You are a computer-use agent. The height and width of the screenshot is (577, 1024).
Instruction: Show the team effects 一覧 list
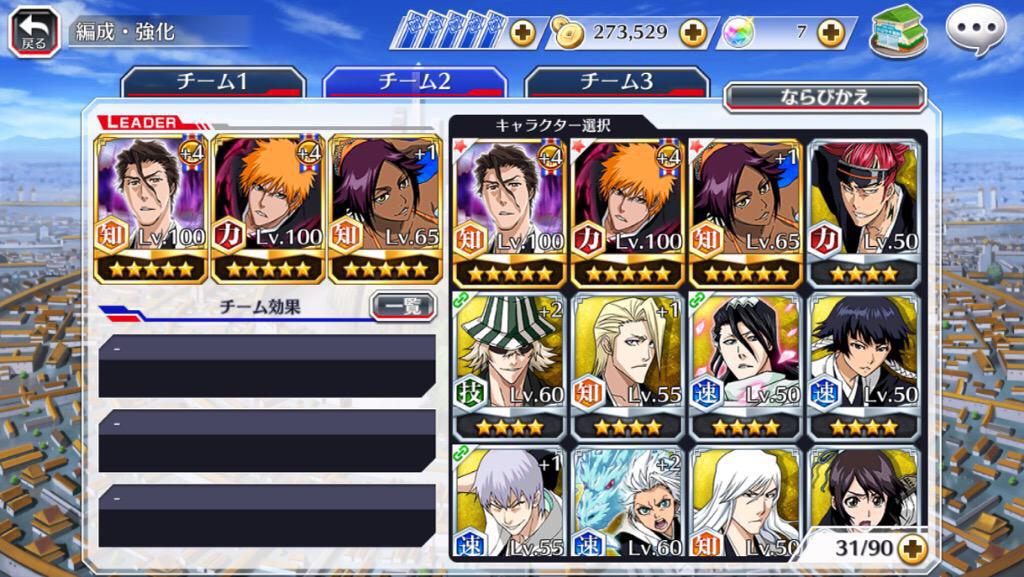[403, 307]
